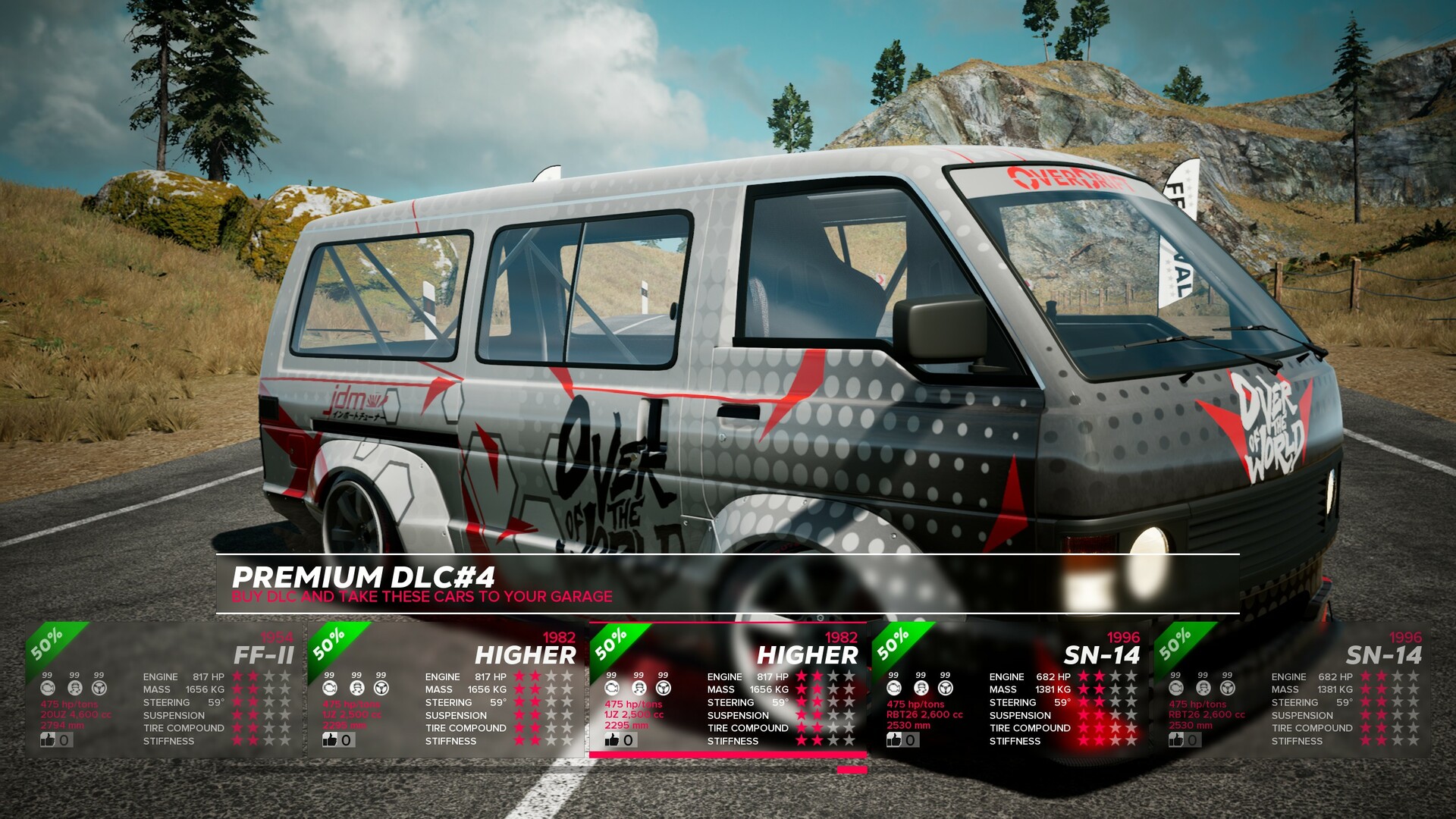
Task: Click the thumbs-up icon on the FF-II card
Action: click(x=47, y=739)
